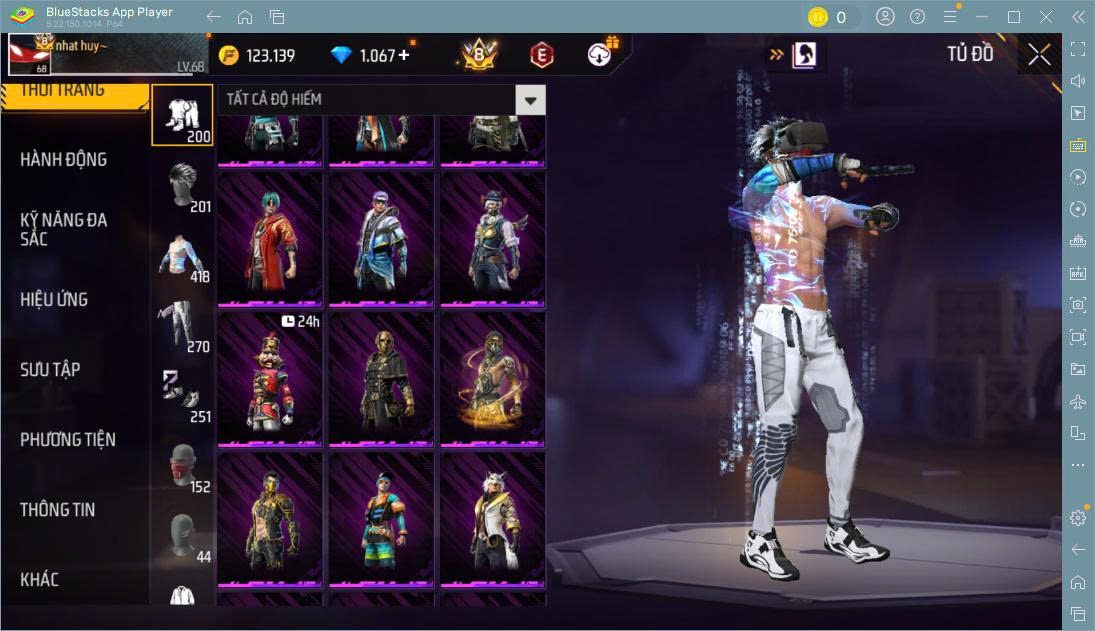Select the white wolf-eared outfit
This screenshot has width=1095, height=631.
[x=492, y=520]
